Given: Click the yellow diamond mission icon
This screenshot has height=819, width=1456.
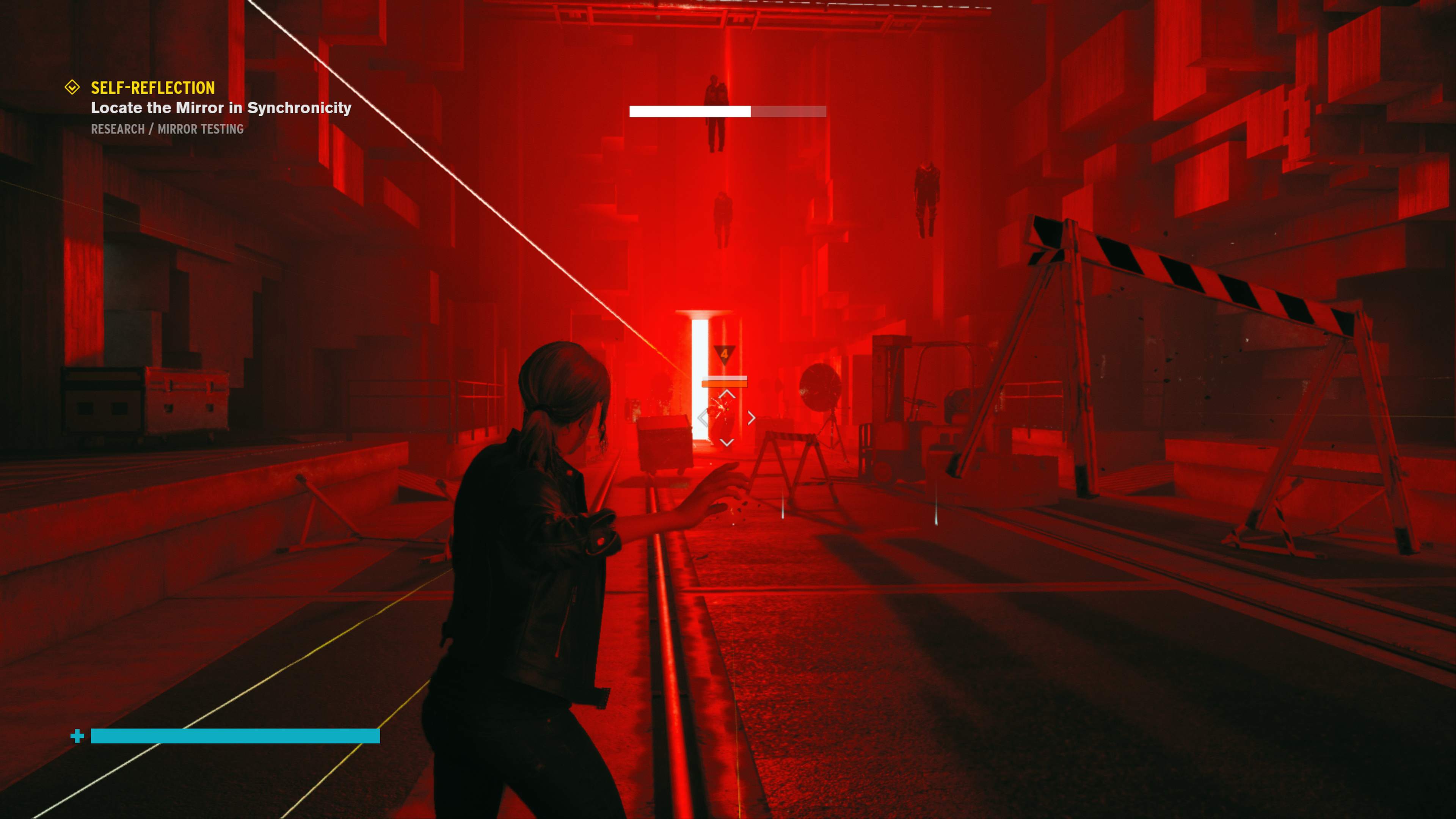Looking at the screenshot, I should (x=72, y=87).
